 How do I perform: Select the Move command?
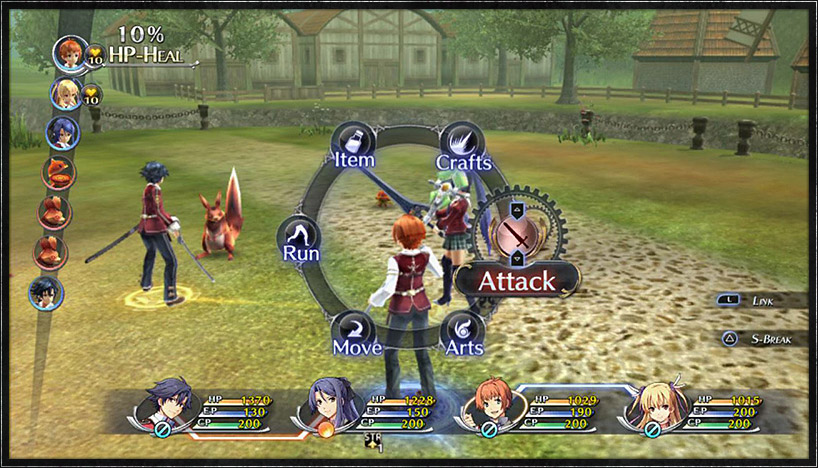(x=355, y=335)
